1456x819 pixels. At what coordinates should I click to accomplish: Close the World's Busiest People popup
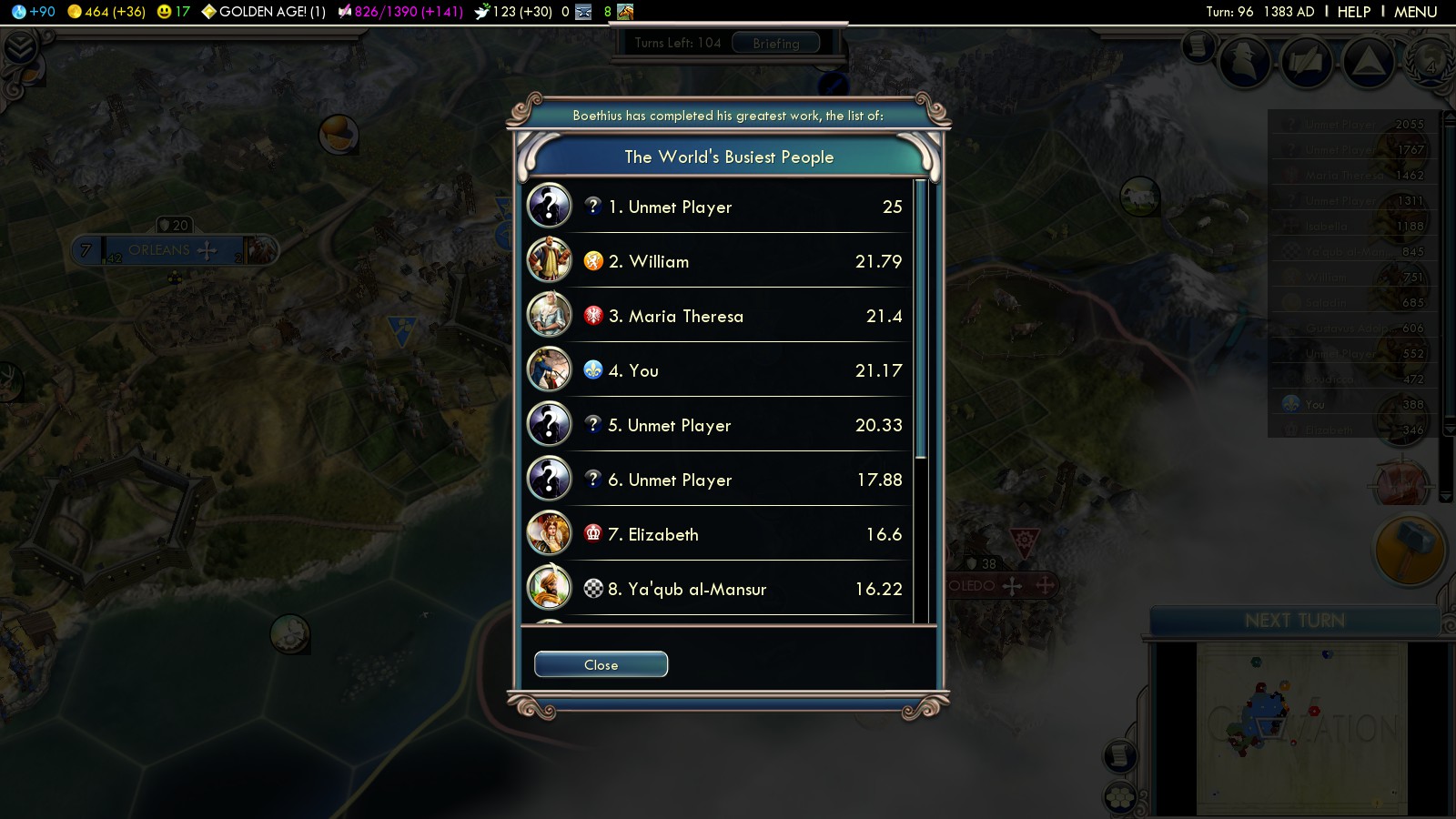[x=601, y=664]
